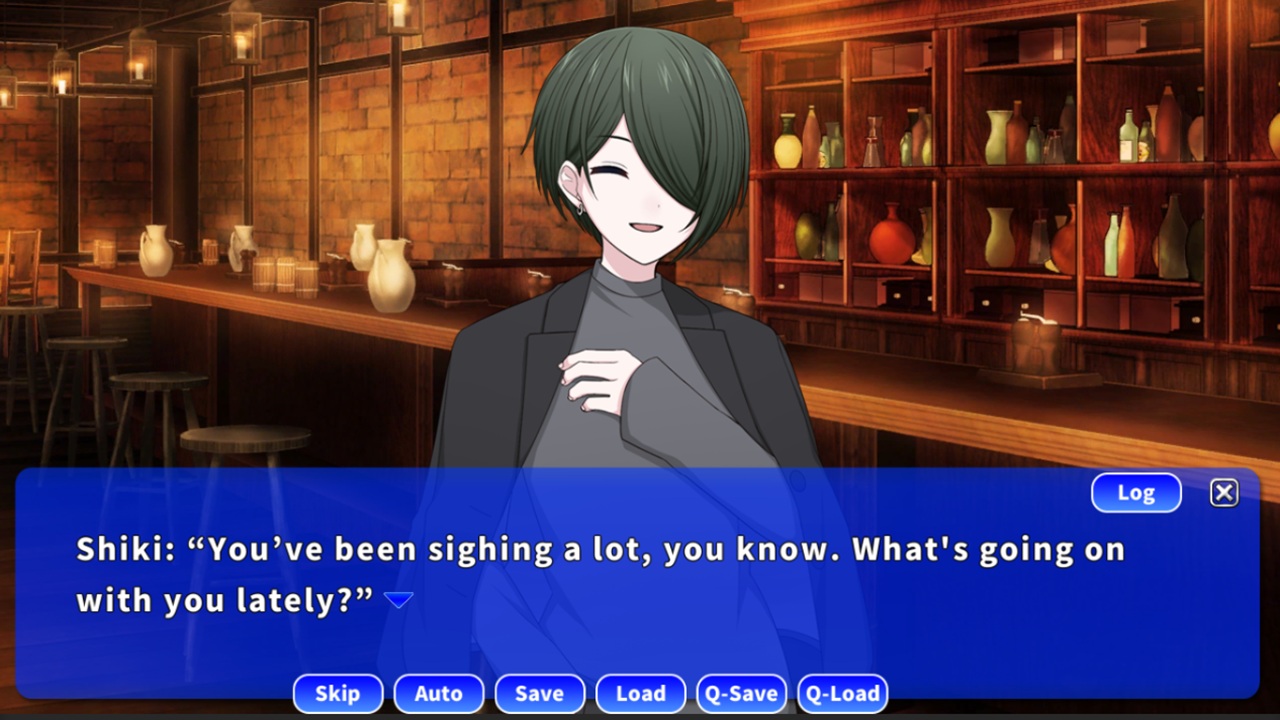Open saved games list with Load
The width and height of the screenshot is (1280, 720).
point(640,693)
